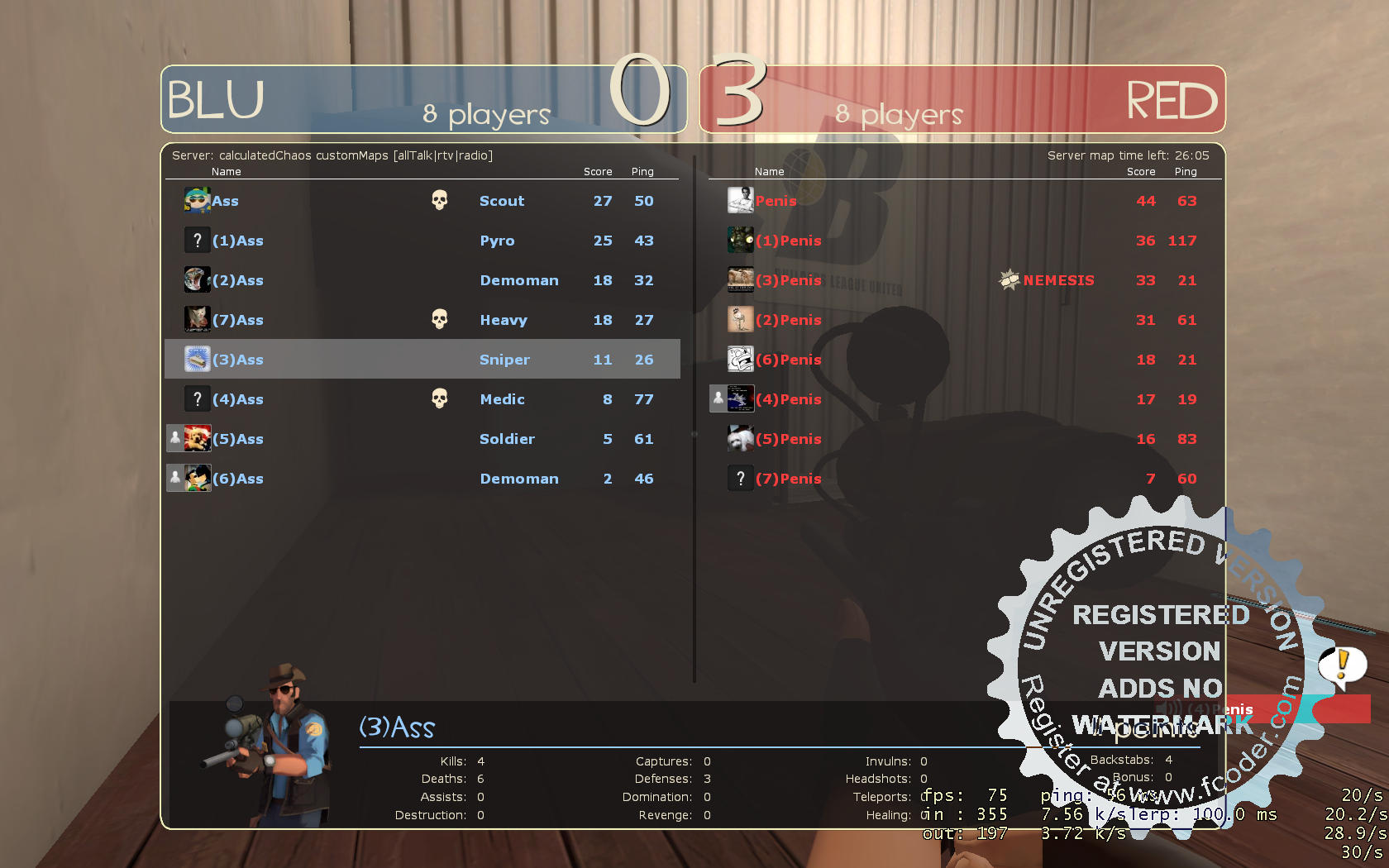Viewport: 1389px width, 868px height.
Task: Toggle the friend marker on (6)Ass avatar
Action: click(174, 477)
